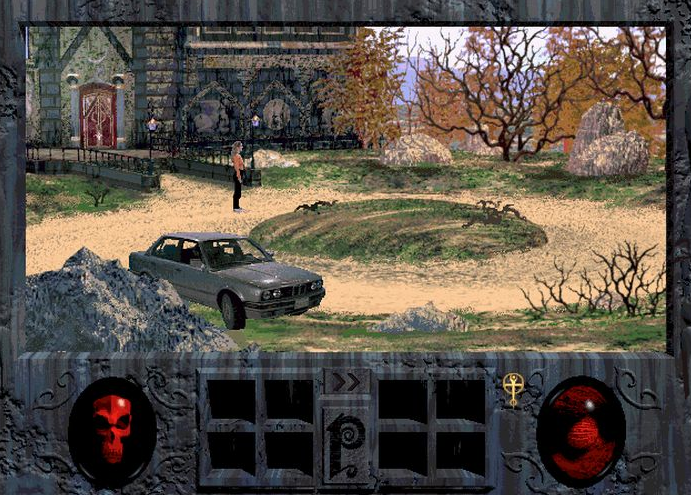Select the small golden ankh icon
The width and height of the screenshot is (691, 495).
(514, 389)
